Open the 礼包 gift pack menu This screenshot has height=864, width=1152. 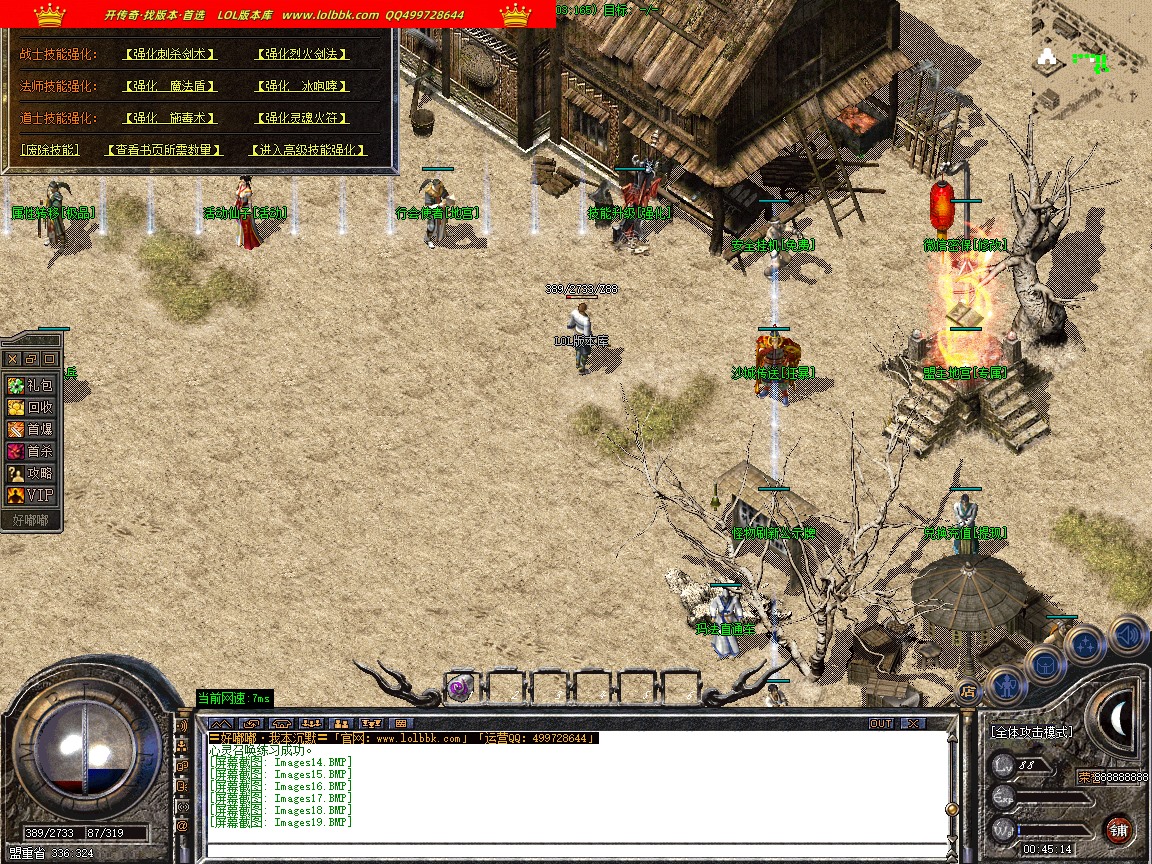31,385
